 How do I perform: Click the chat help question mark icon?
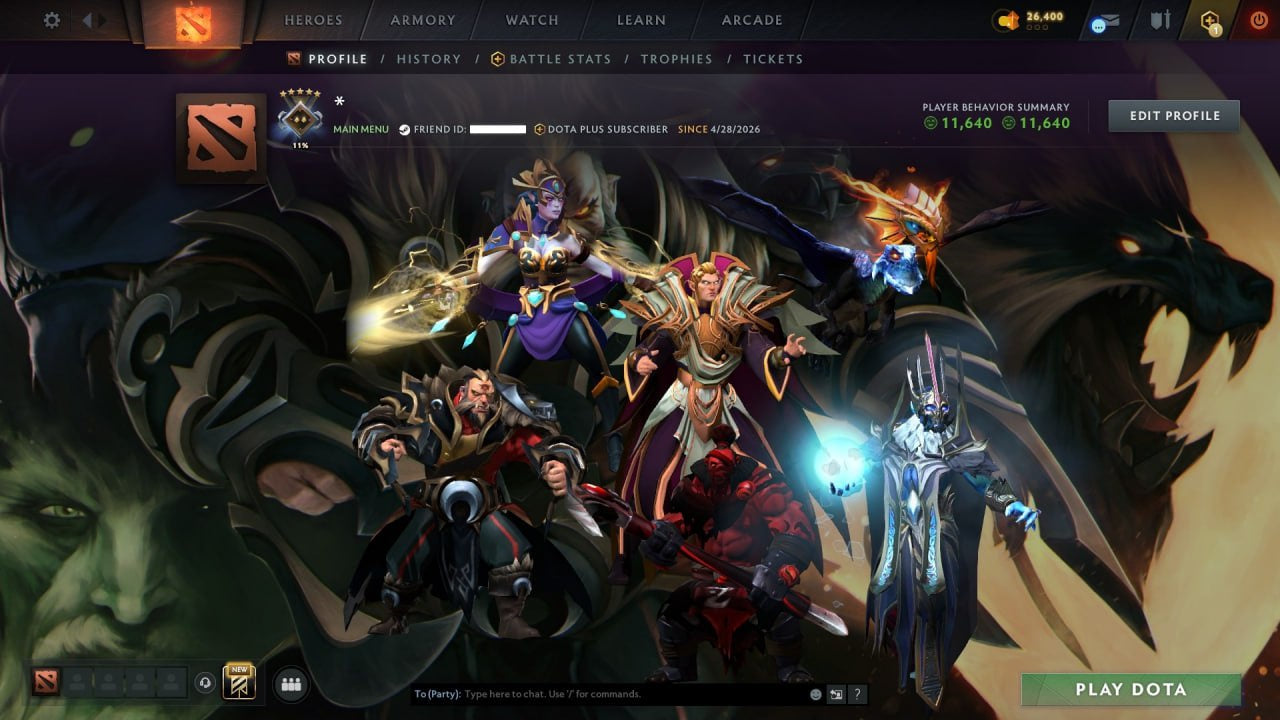pos(857,694)
